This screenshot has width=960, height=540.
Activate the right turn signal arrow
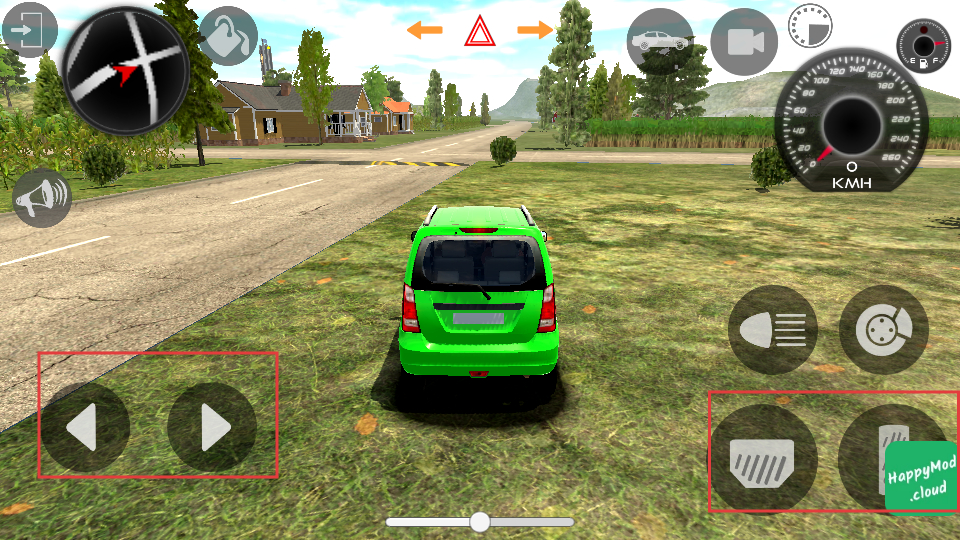point(535,30)
